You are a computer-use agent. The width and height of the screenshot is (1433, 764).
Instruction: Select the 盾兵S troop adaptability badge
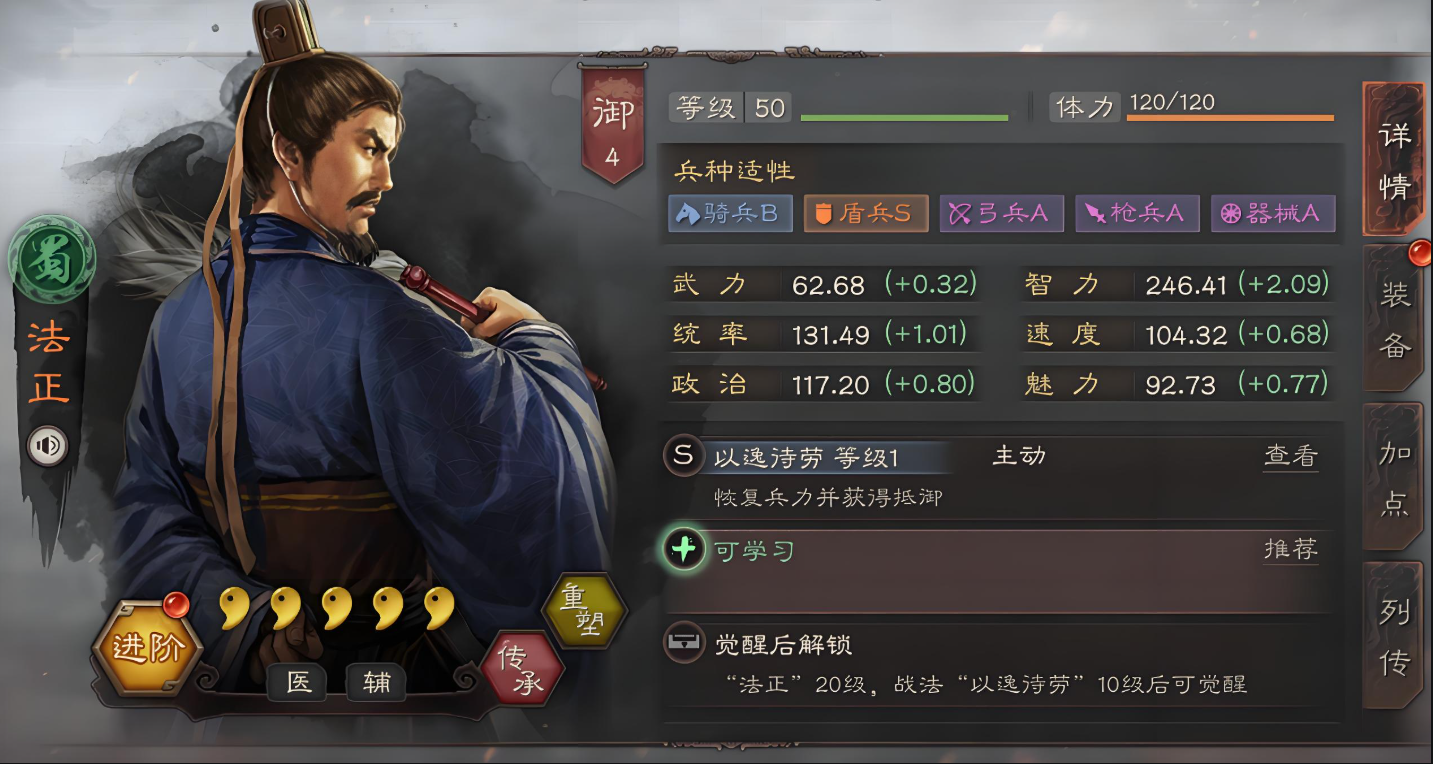[x=866, y=213]
